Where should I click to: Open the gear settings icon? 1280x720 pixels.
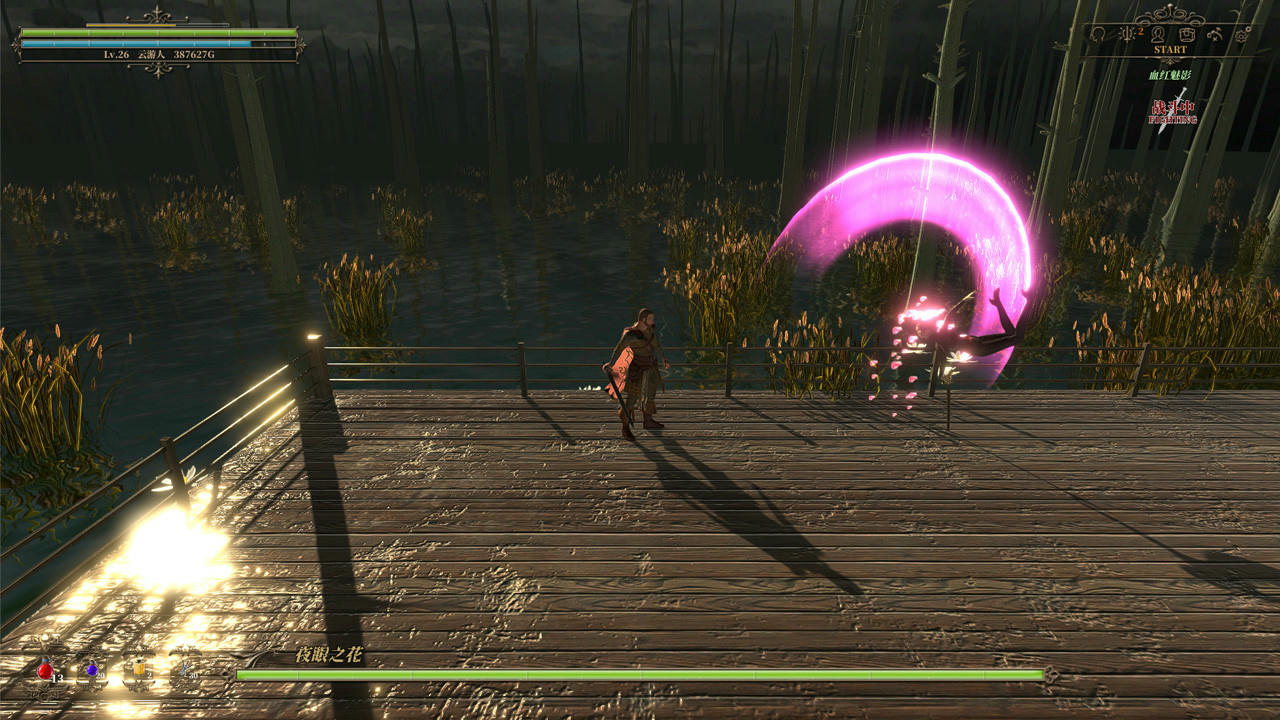tap(1242, 35)
